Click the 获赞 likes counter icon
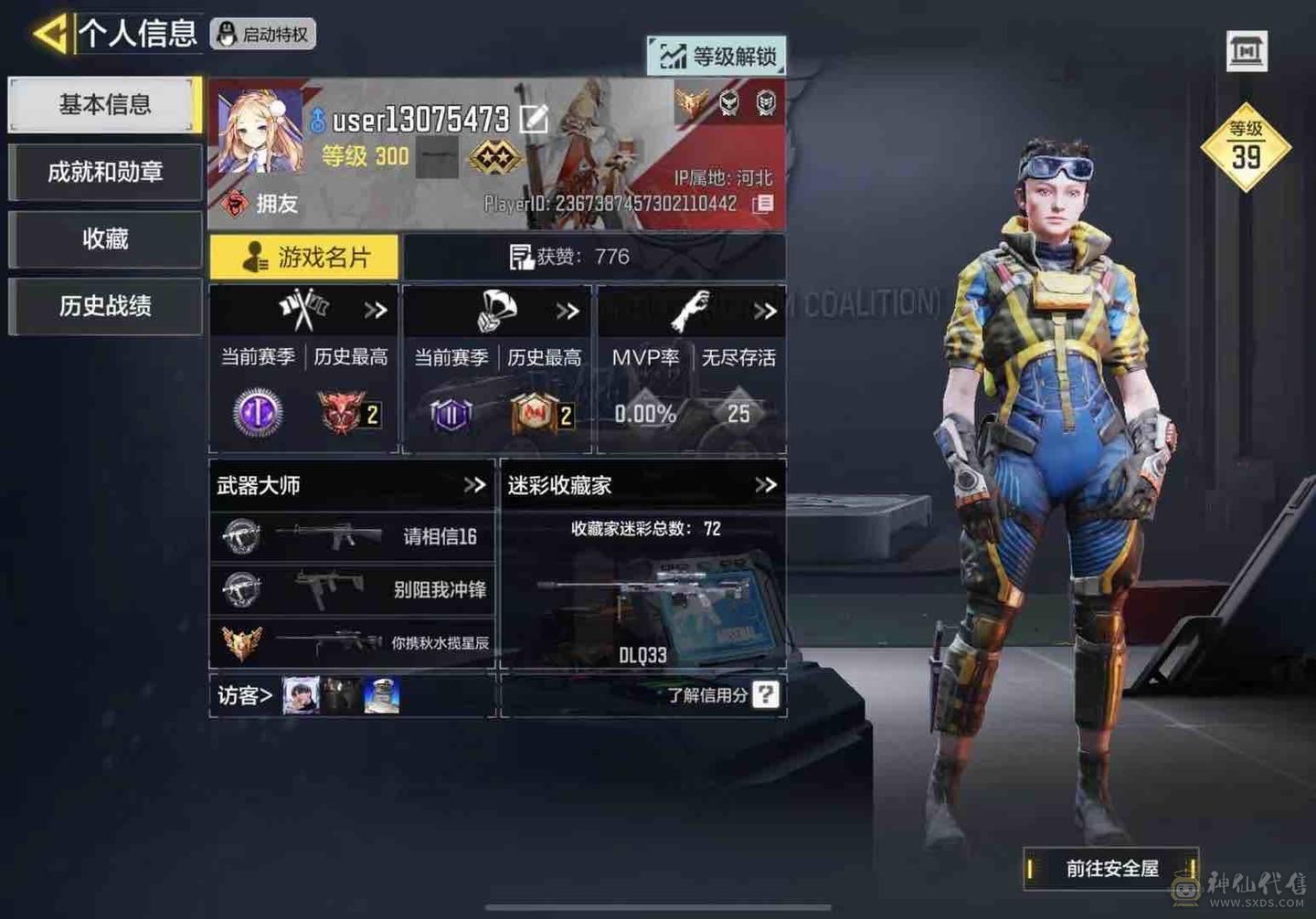The width and height of the screenshot is (1316, 919). [x=522, y=257]
